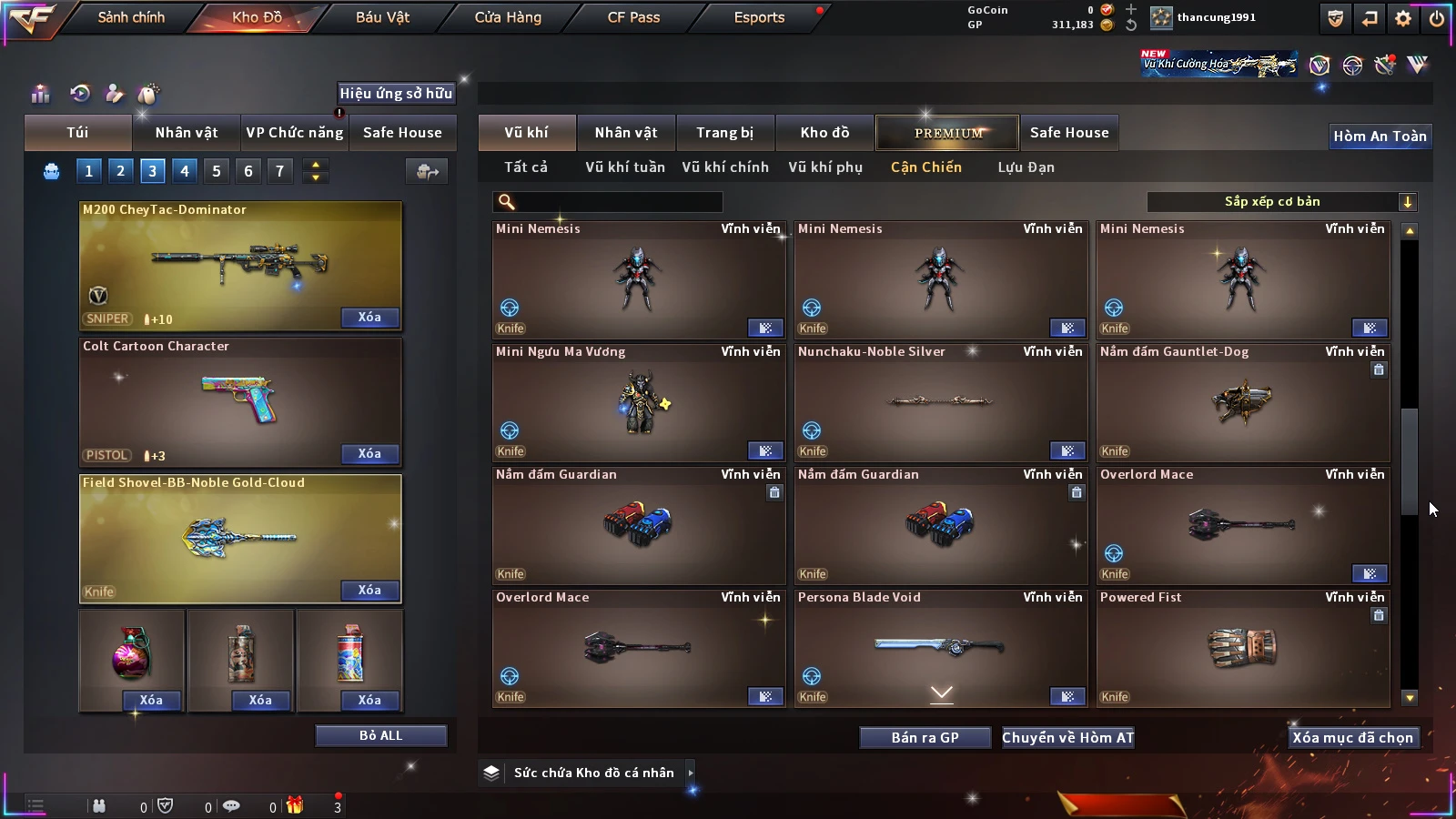Open the PREMIUM tab
1456x819 pixels.
[947, 133]
